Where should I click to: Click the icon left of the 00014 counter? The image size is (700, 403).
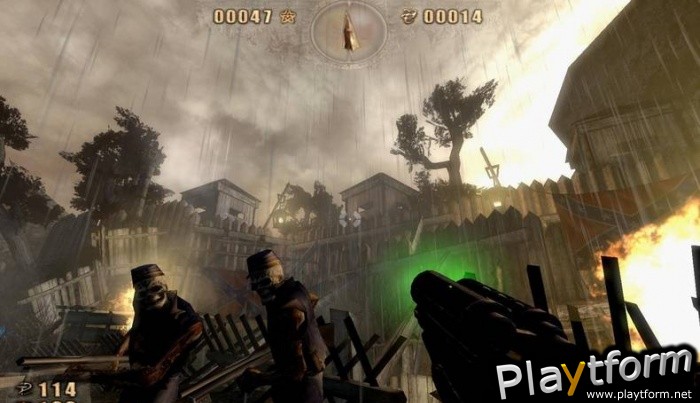[408, 16]
